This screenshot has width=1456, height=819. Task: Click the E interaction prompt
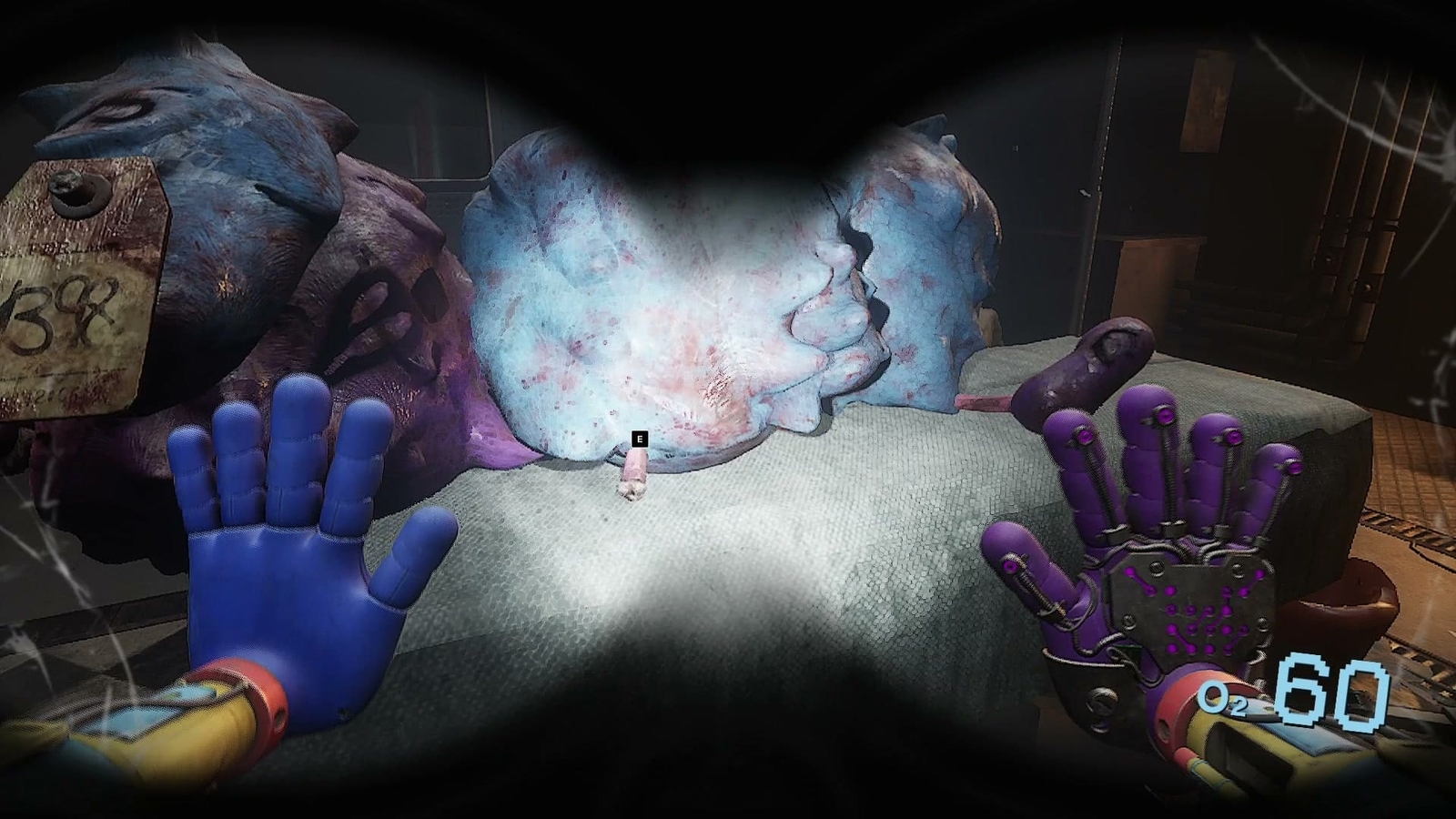pyautogui.click(x=640, y=438)
